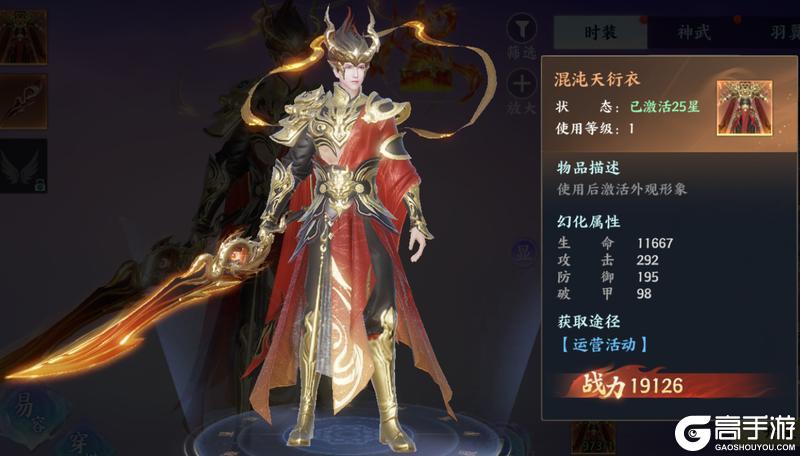The width and height of the screenshot is (800, 456).
Task: Select the locked wings slot
Action: point(24,166)
